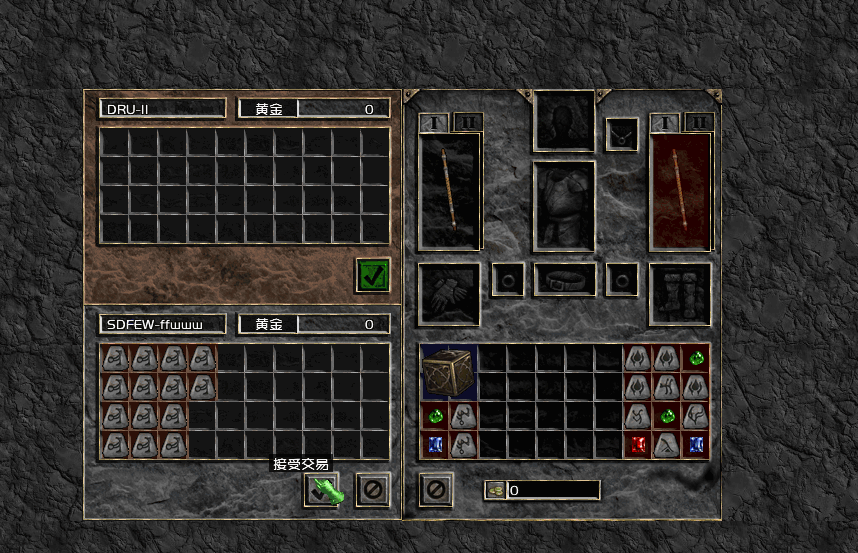Screen dimensions: 858x553
Task: Click the ring slot next to the gloves
Action: click(508, 280)
